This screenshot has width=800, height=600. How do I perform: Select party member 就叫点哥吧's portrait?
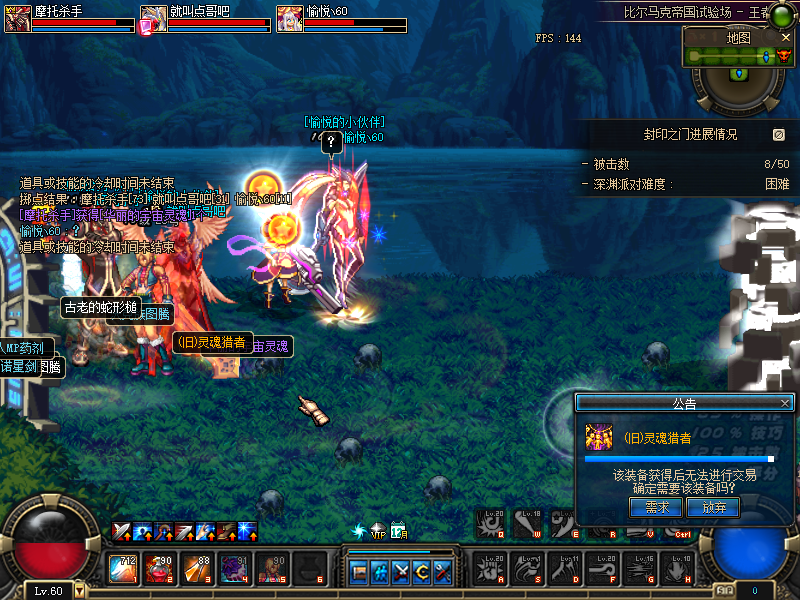pos(153,19)
